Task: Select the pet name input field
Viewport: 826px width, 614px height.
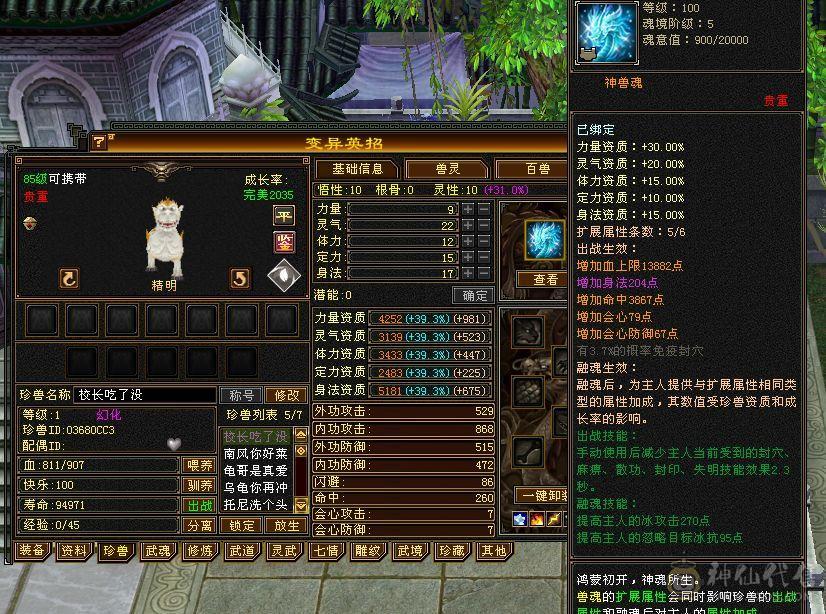Action: pyautogui.click(x=146, y=395)
